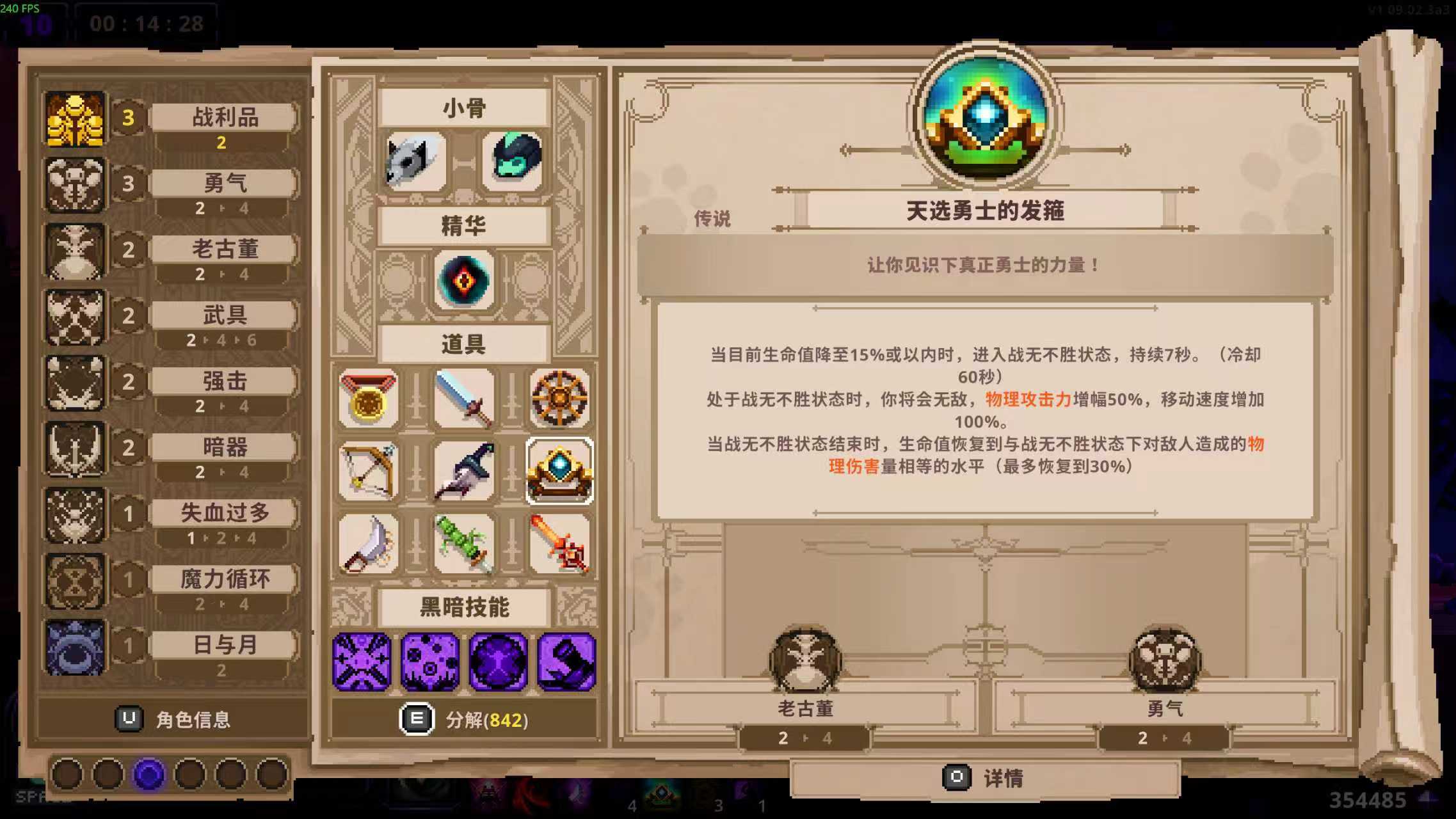Collapse the 精华 section header
The width and height of the screenshot is (1456, 819).
pyautogui.click(x=463, y=225)
